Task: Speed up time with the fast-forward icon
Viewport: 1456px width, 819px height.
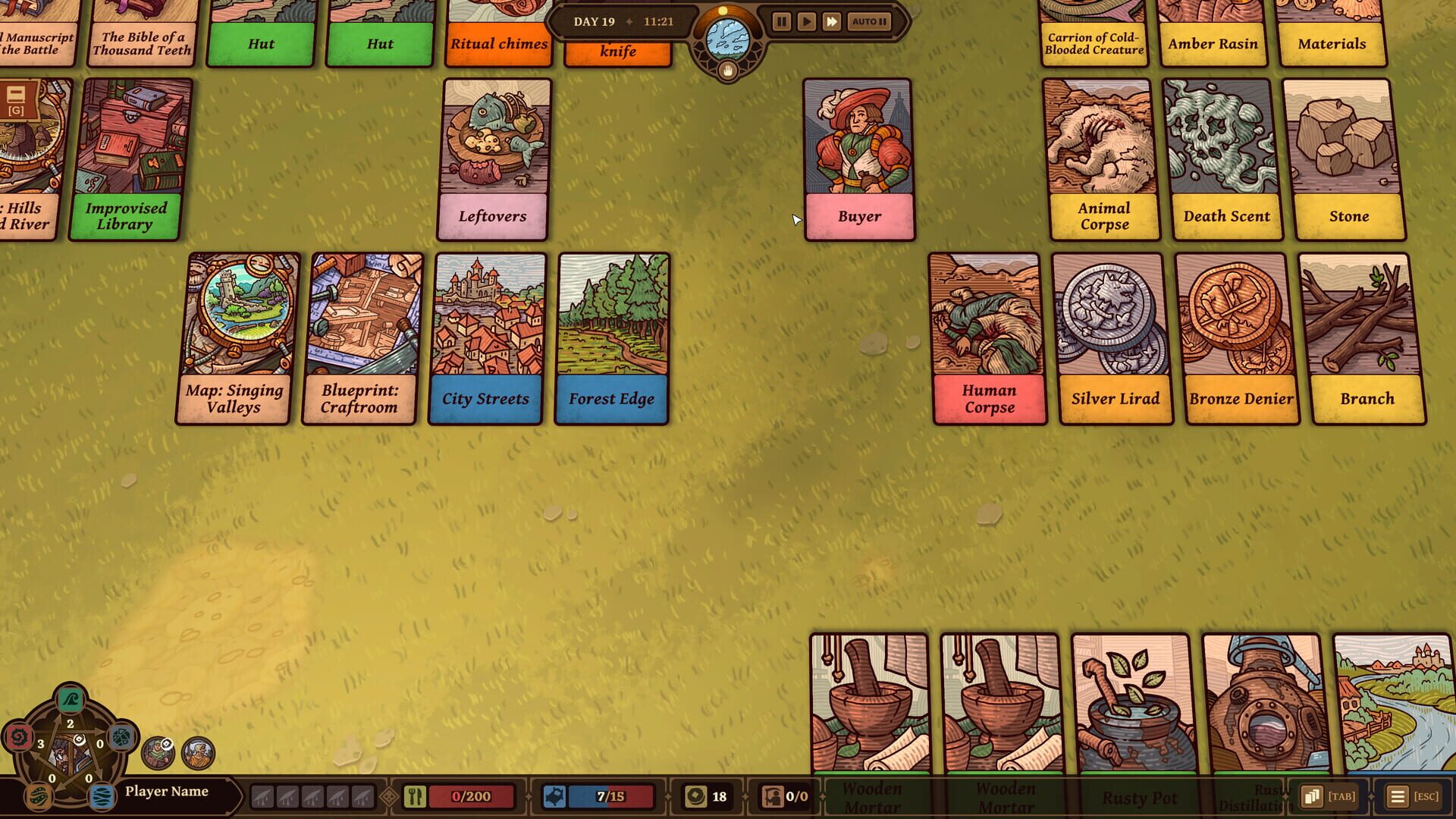Action: point(831,21)
